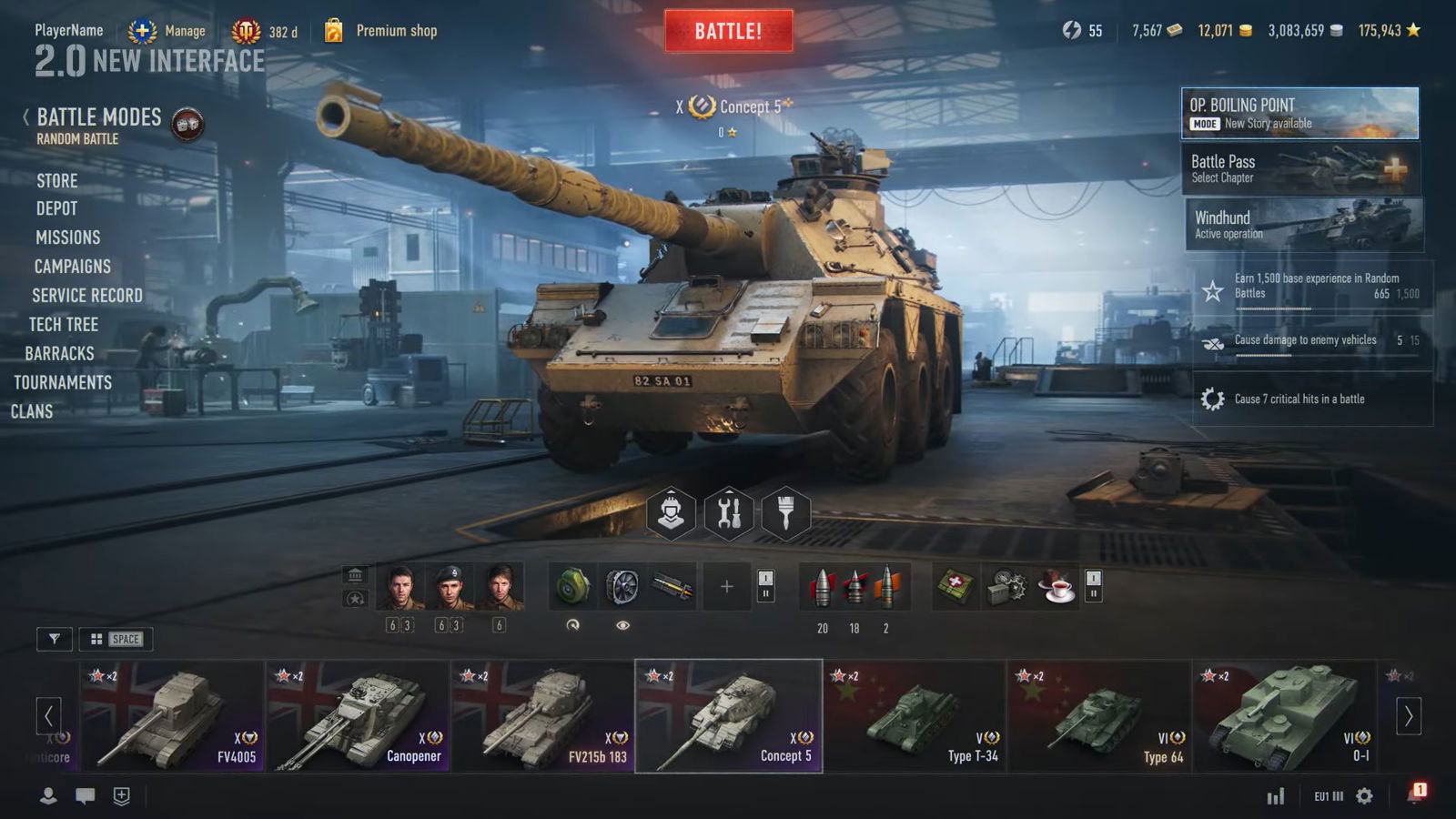Pick the Type T-34 tank
The height and width of the screenshot is (819, 1456).
[x=915, y=716]
